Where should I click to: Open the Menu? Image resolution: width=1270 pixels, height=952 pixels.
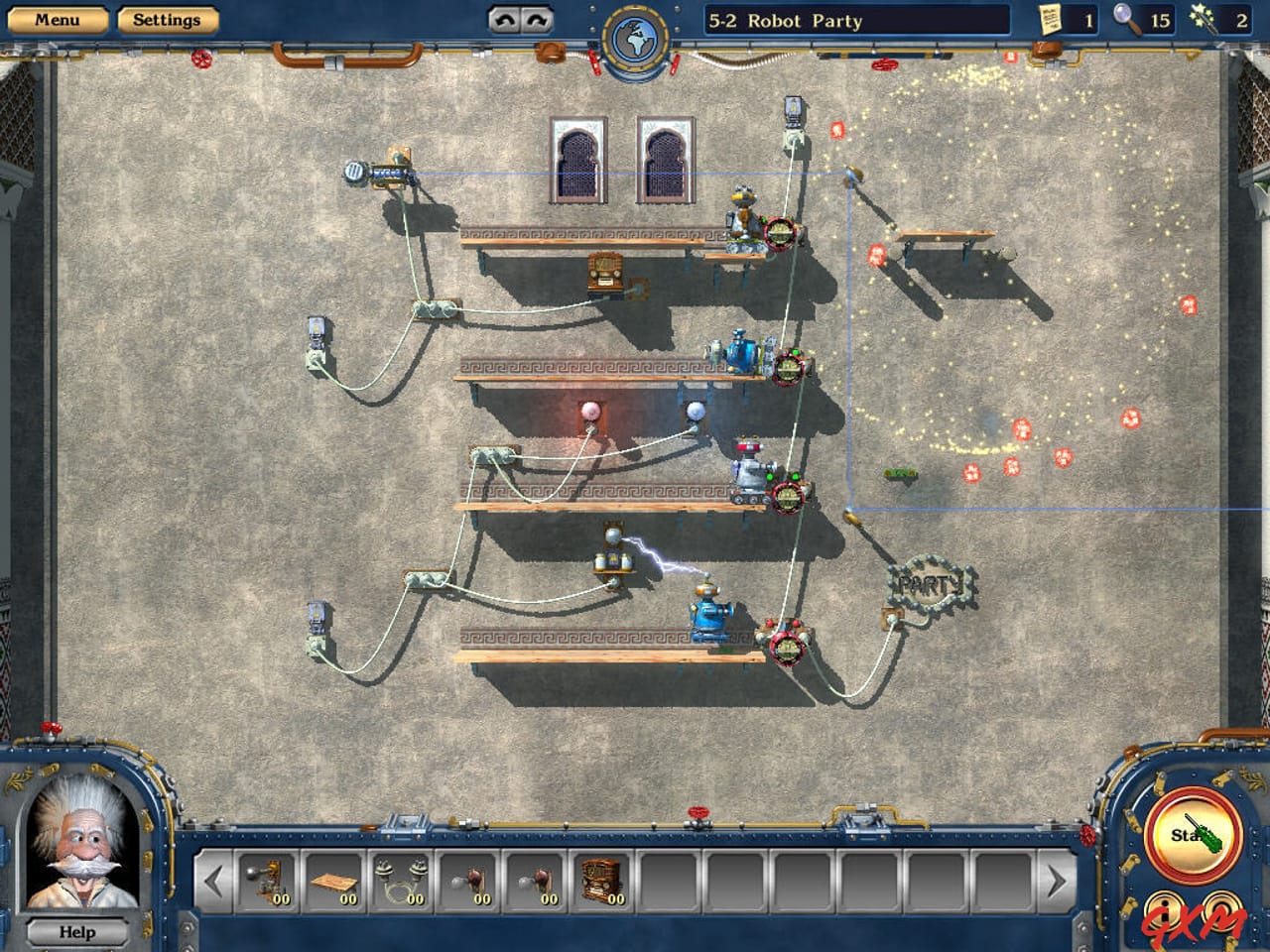point(60,19)
